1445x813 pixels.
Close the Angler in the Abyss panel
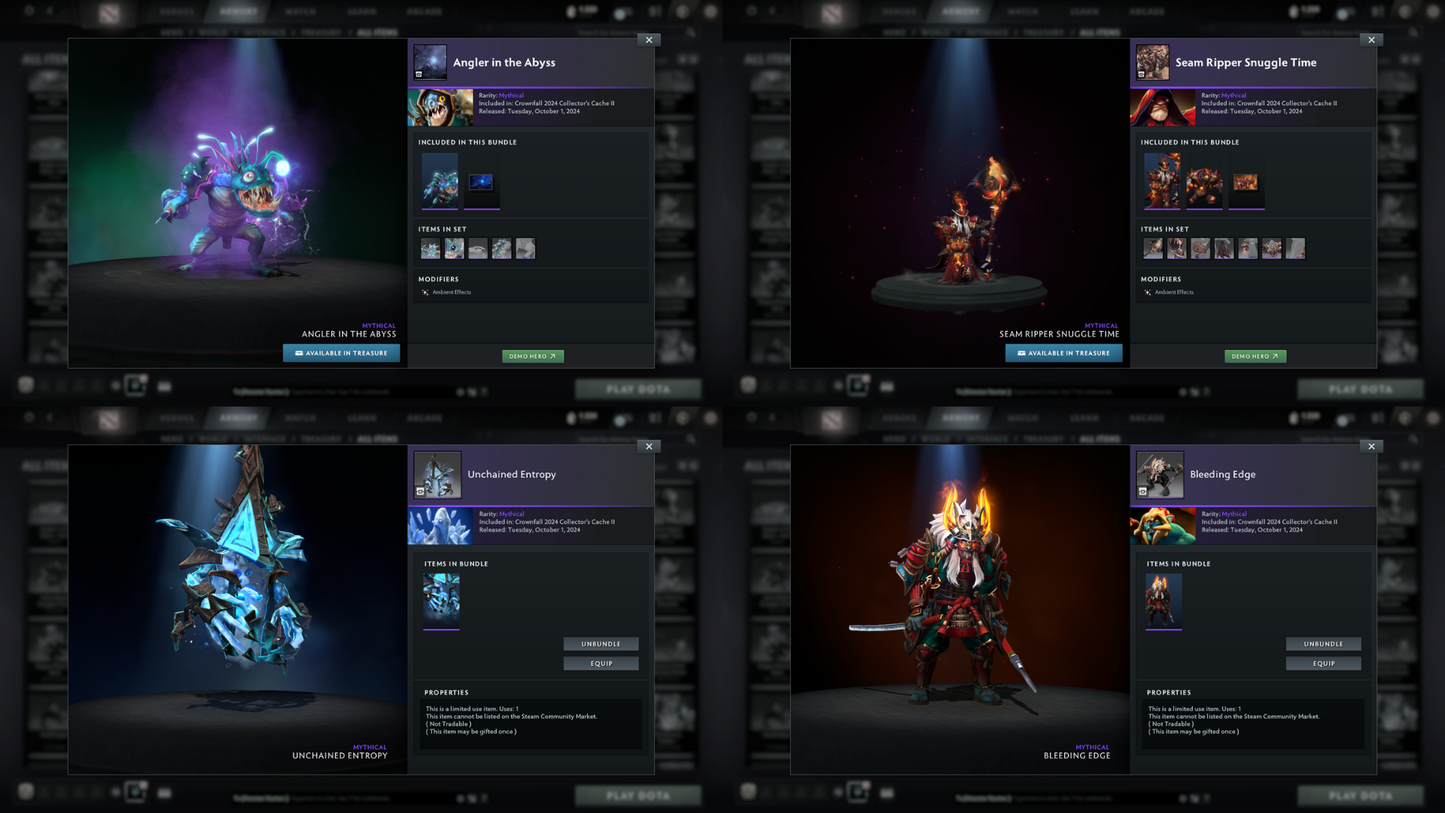pyautogui.click(x=649, y=40)
